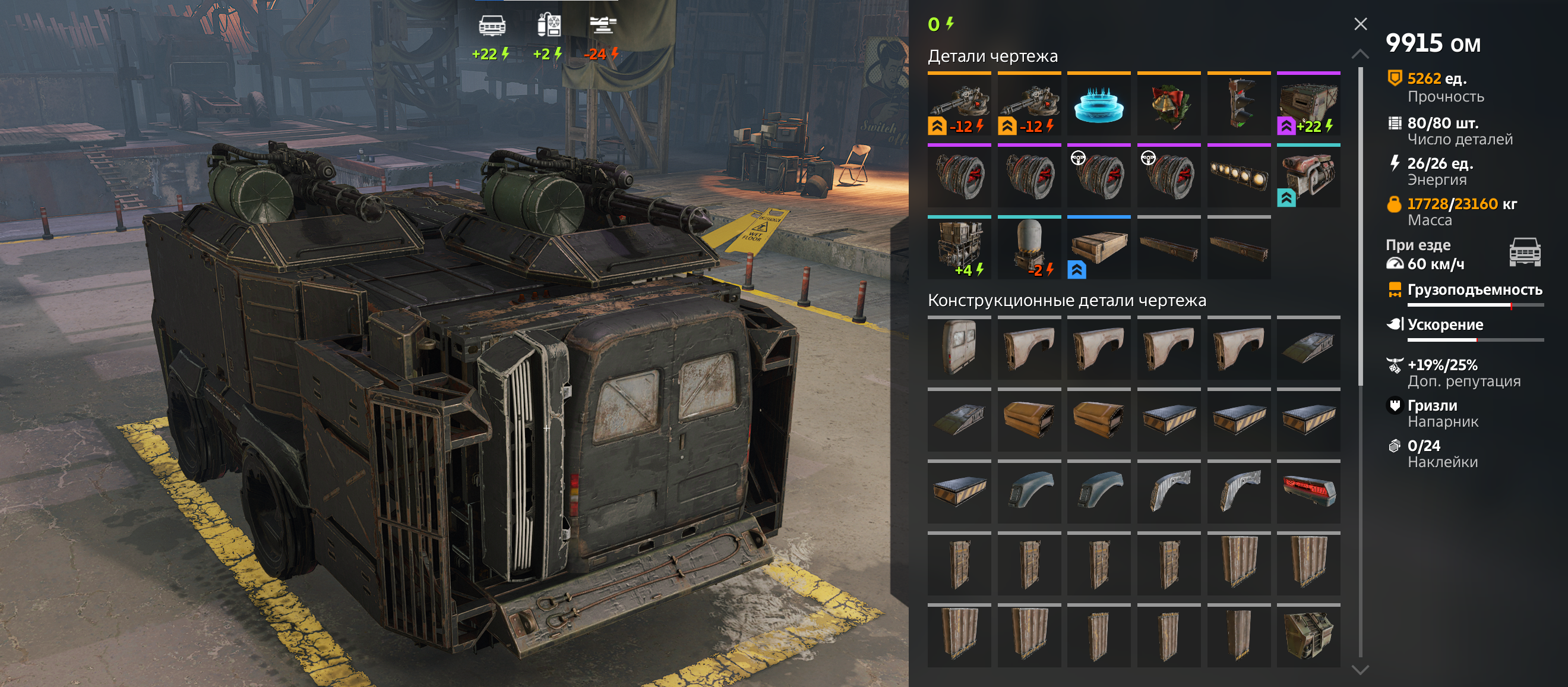Click the car icon beside driving speed
The image size is (1568, 687).
pyautogui.click(x=1524, y=253)
